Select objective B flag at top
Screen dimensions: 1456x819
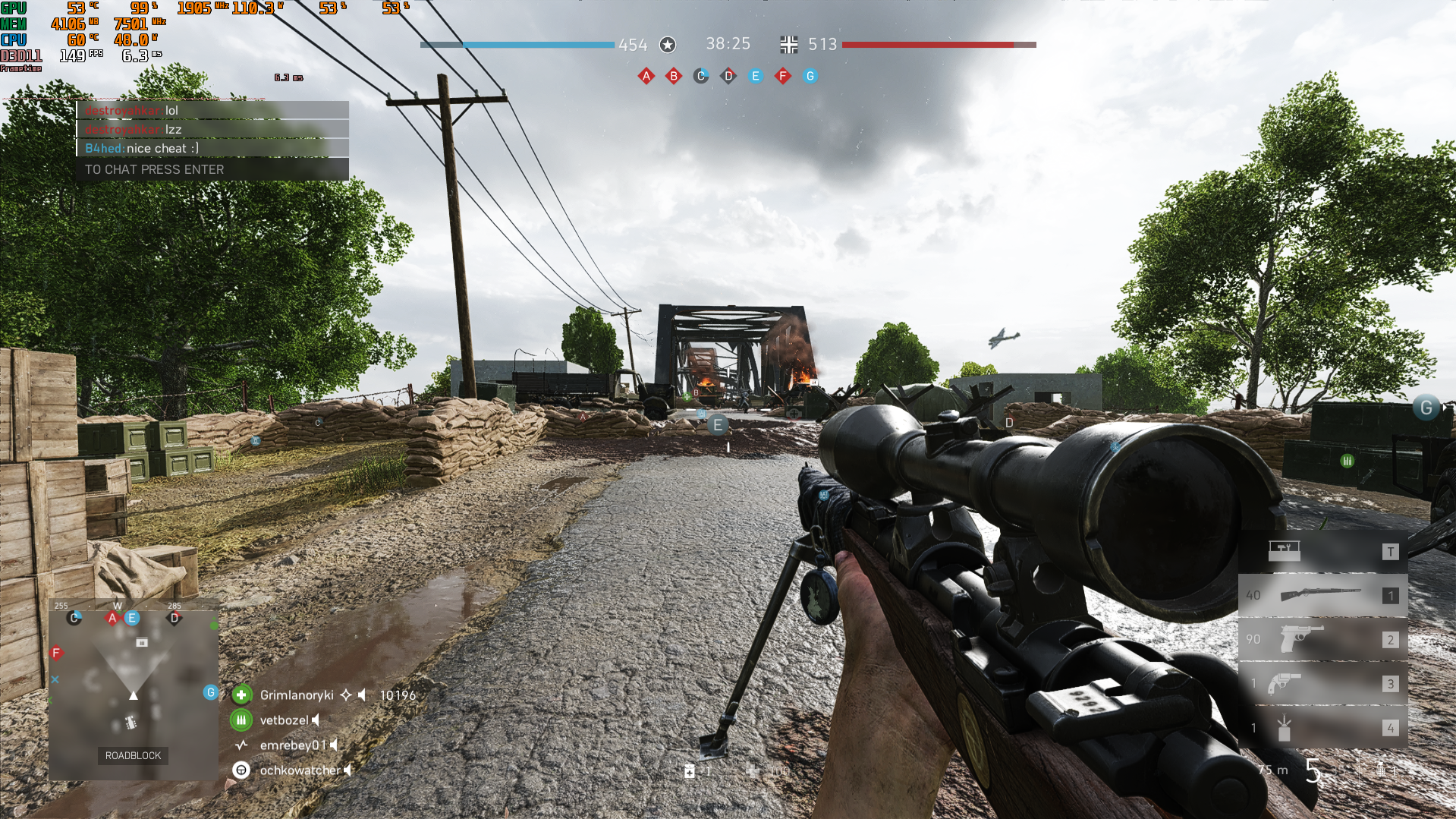click(x=674, y=76)
